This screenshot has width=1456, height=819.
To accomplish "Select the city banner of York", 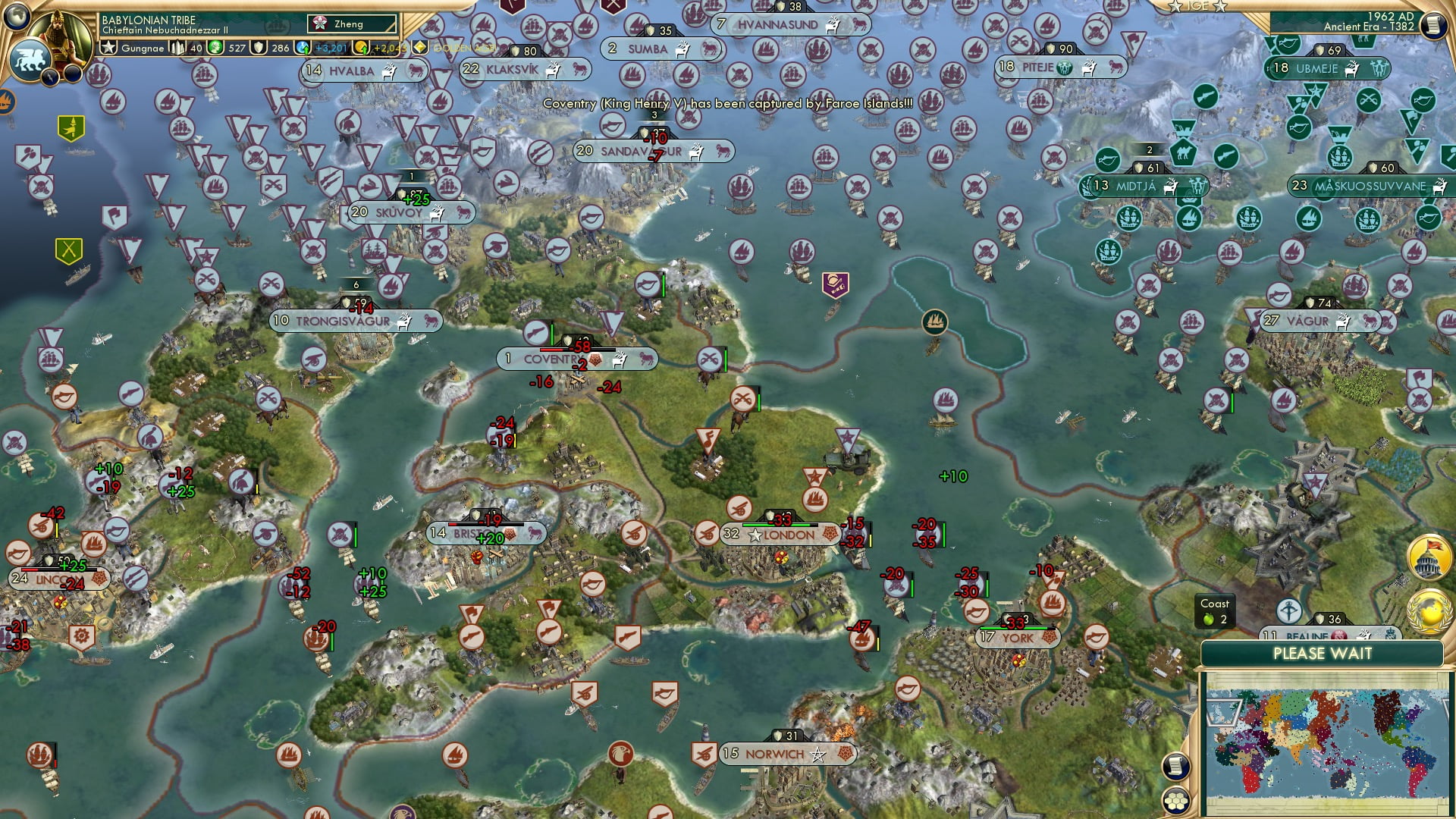I will pos(1016,639).
